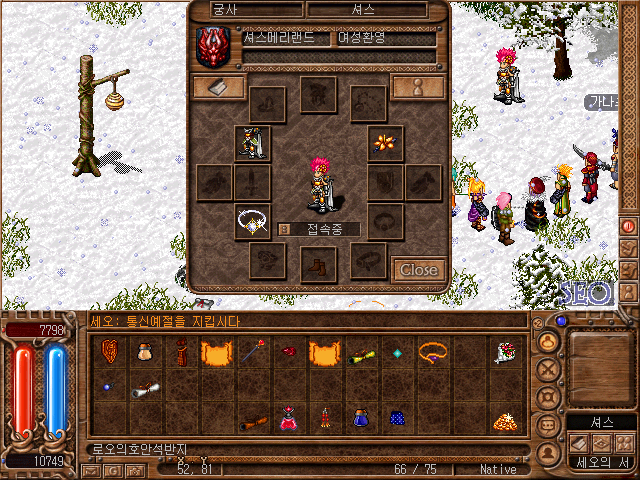Select the purple ring inventory item
This screenshot has height=480, width=640.
(x=432, y=351)
